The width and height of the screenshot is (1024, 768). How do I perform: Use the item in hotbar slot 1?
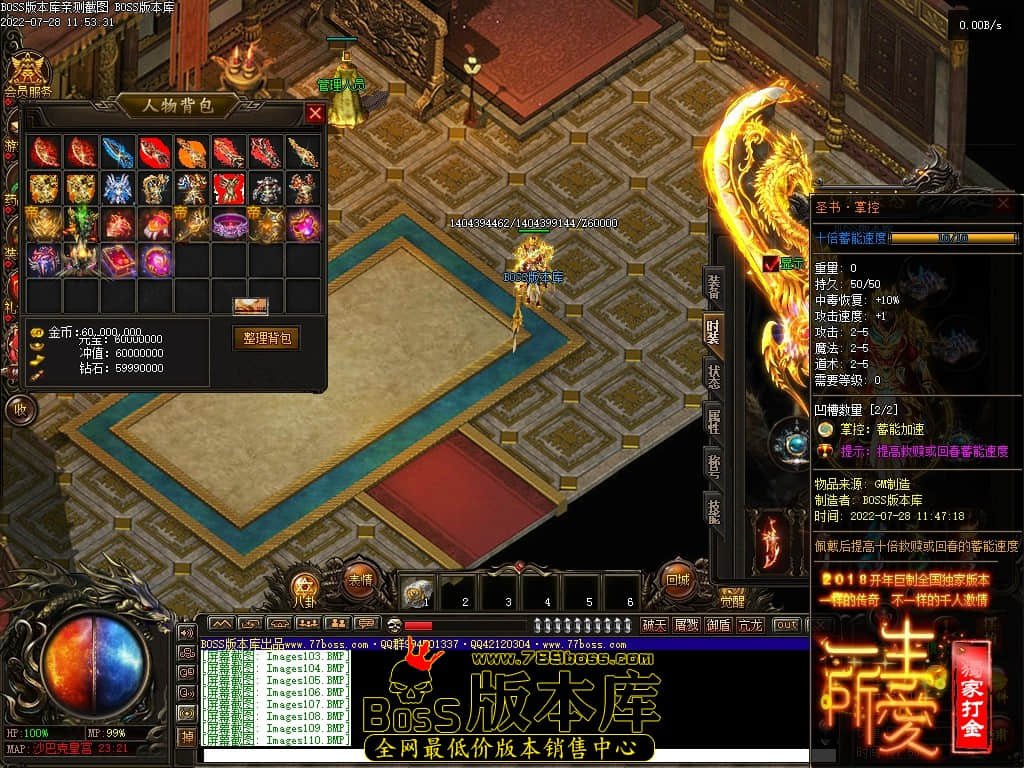(x=418, y=594)
